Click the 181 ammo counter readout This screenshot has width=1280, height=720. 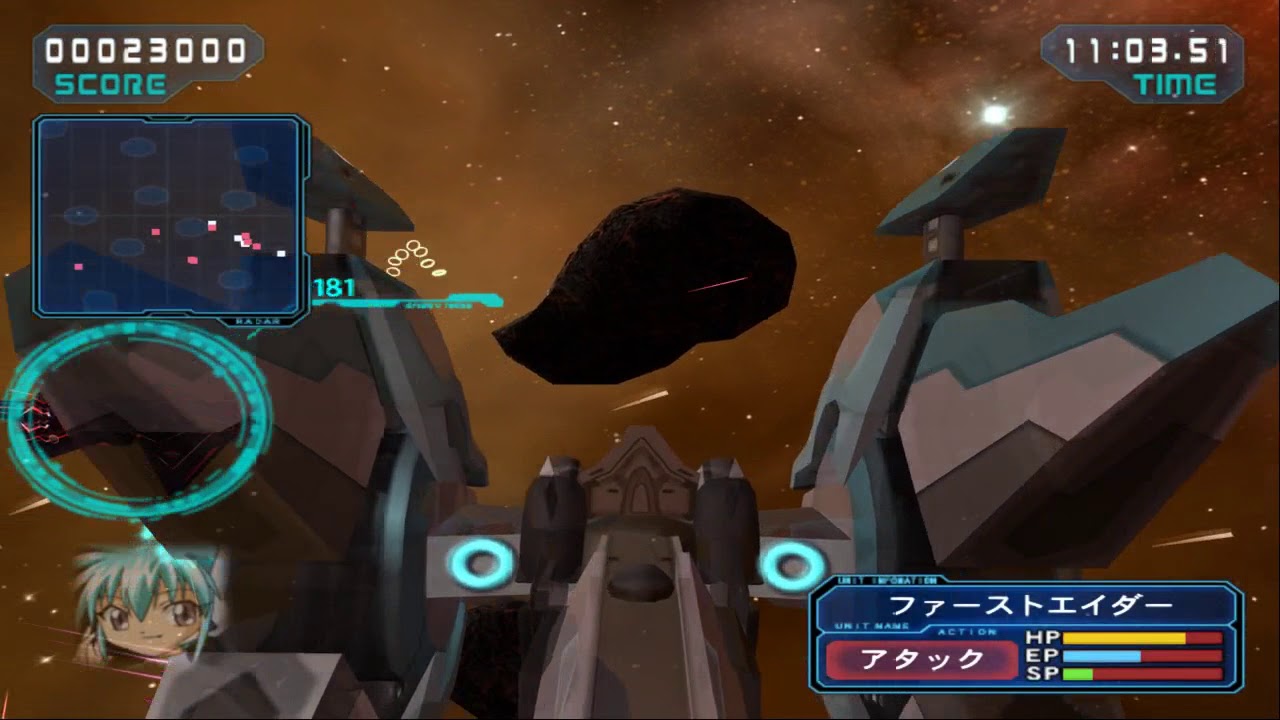click(333, 285)
